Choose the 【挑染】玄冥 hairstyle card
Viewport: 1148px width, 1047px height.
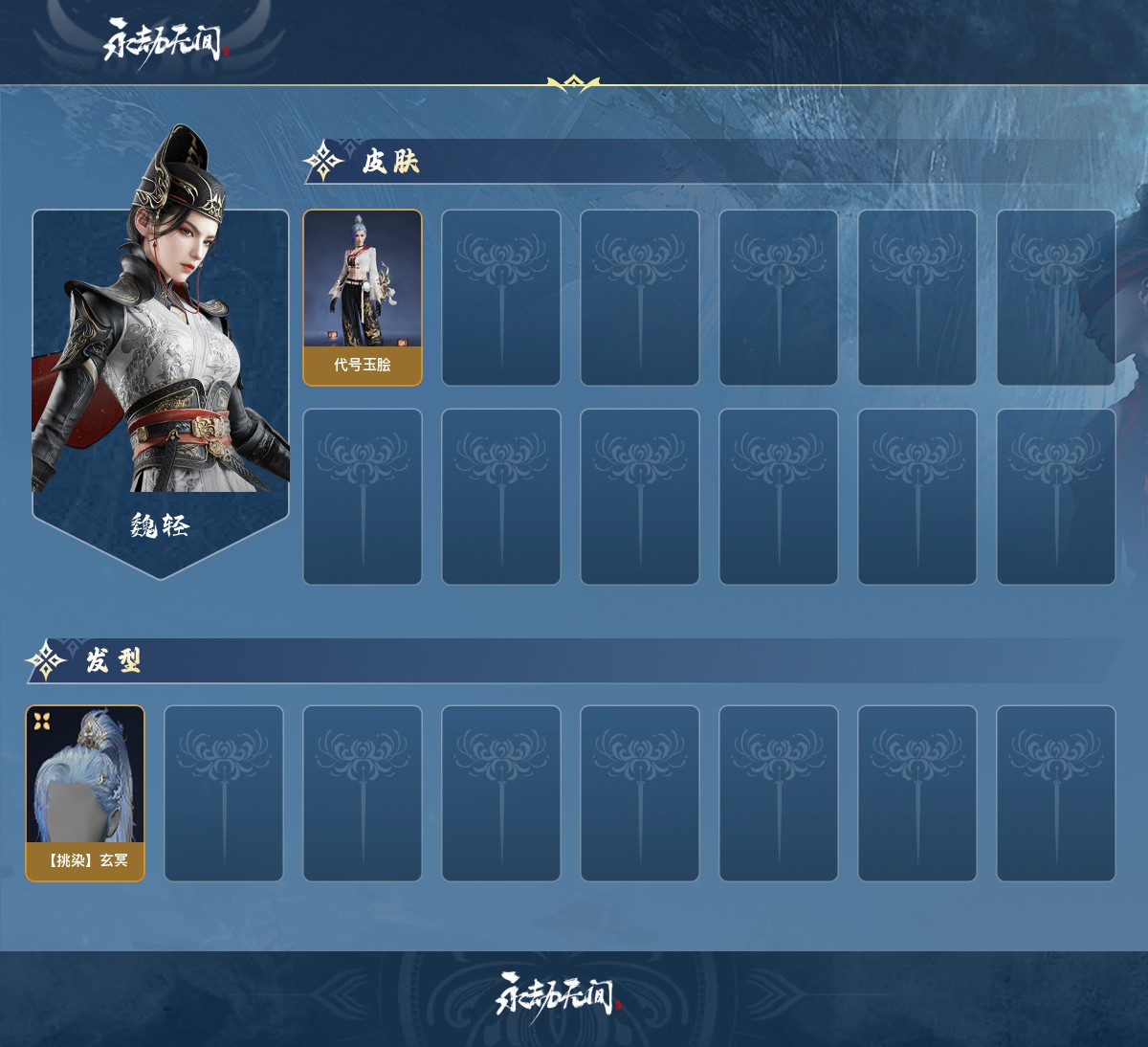click(x=85, y=793)
